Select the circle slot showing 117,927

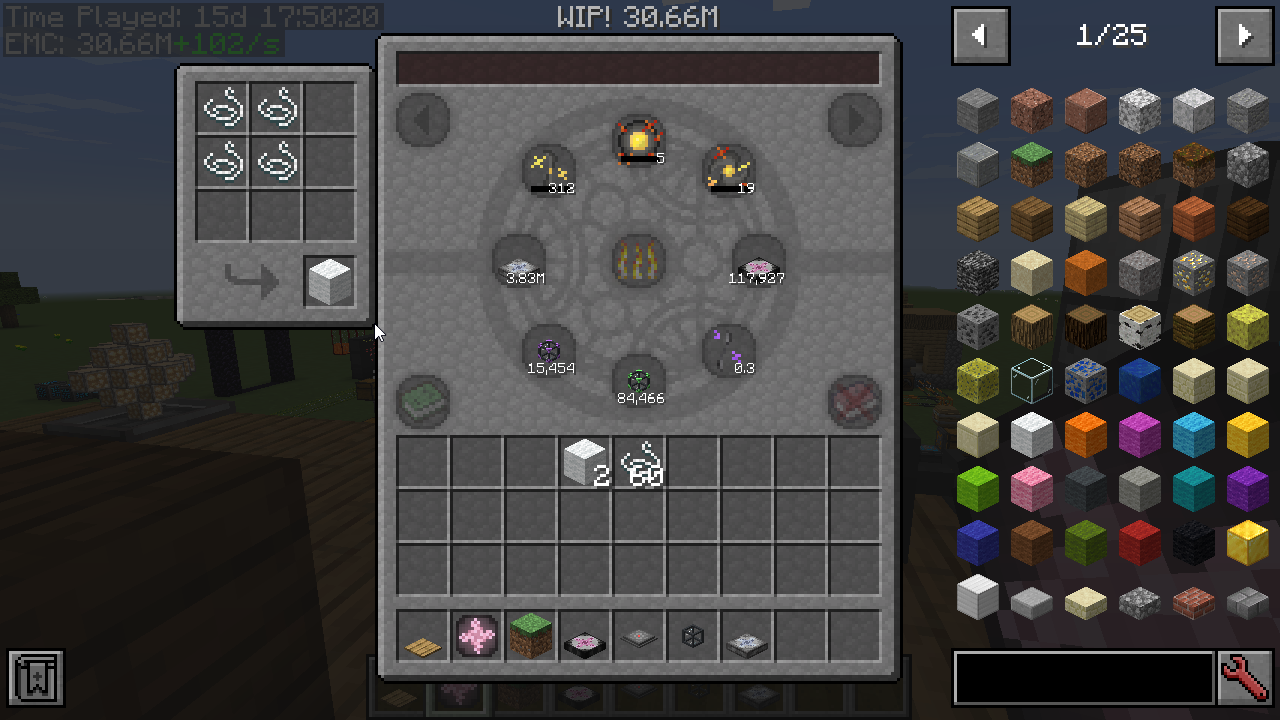click(x=758, y=261)
